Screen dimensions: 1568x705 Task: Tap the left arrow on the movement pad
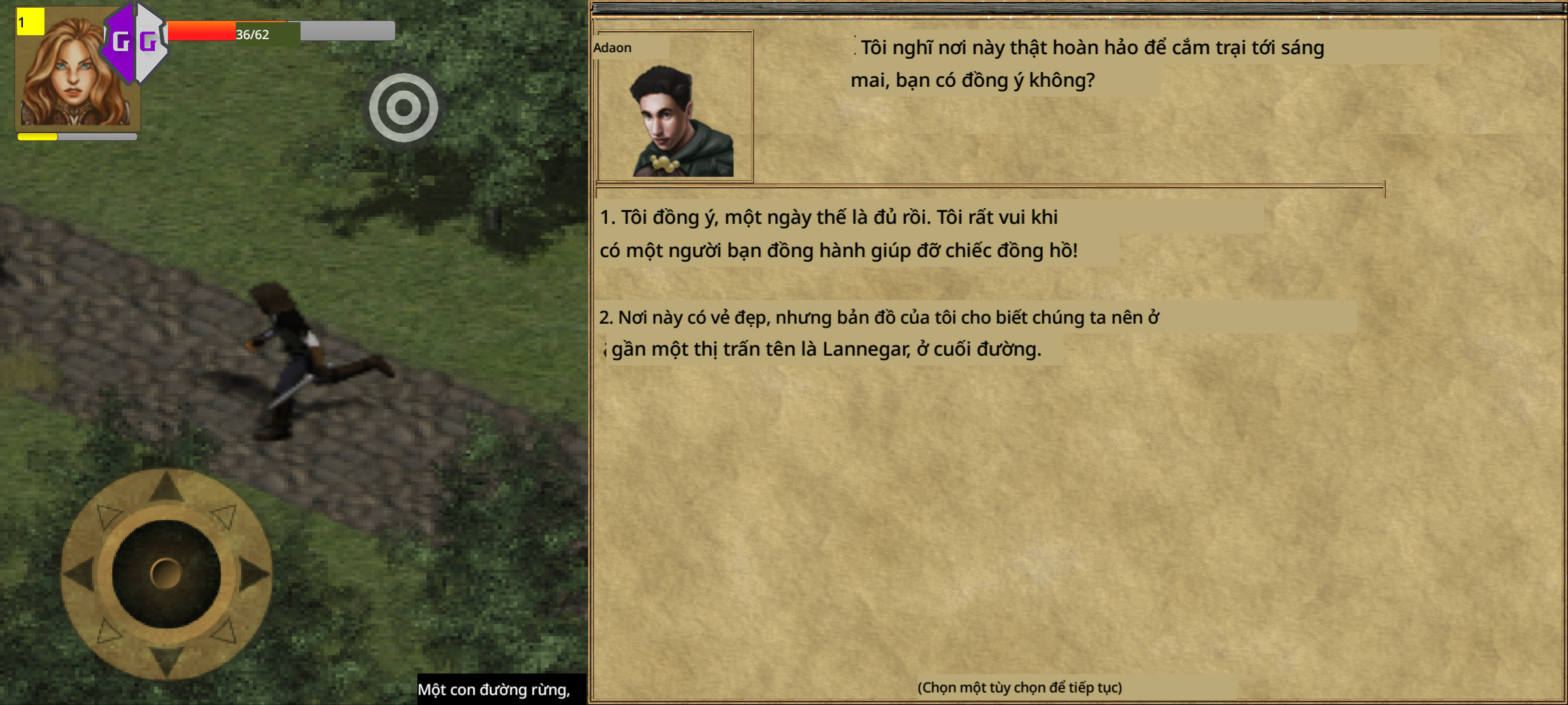[80, 574]
